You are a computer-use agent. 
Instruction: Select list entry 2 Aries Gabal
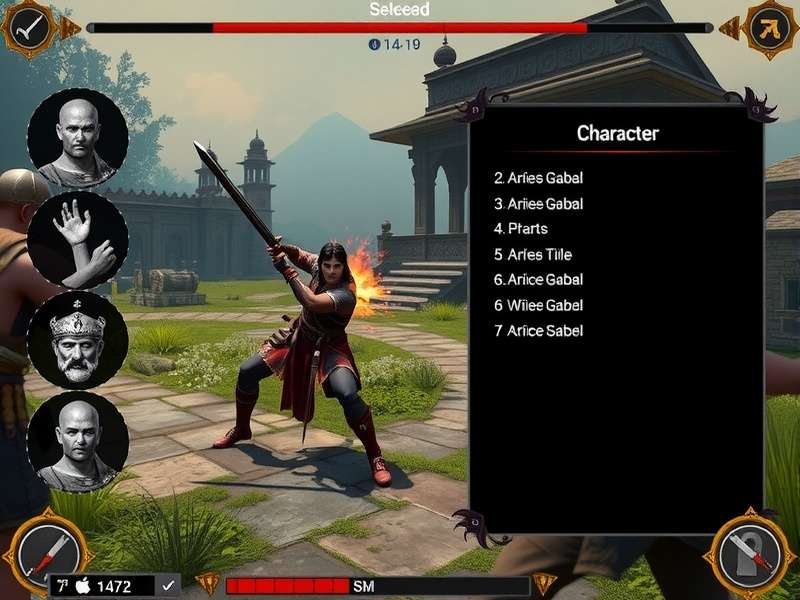point(538,178)
